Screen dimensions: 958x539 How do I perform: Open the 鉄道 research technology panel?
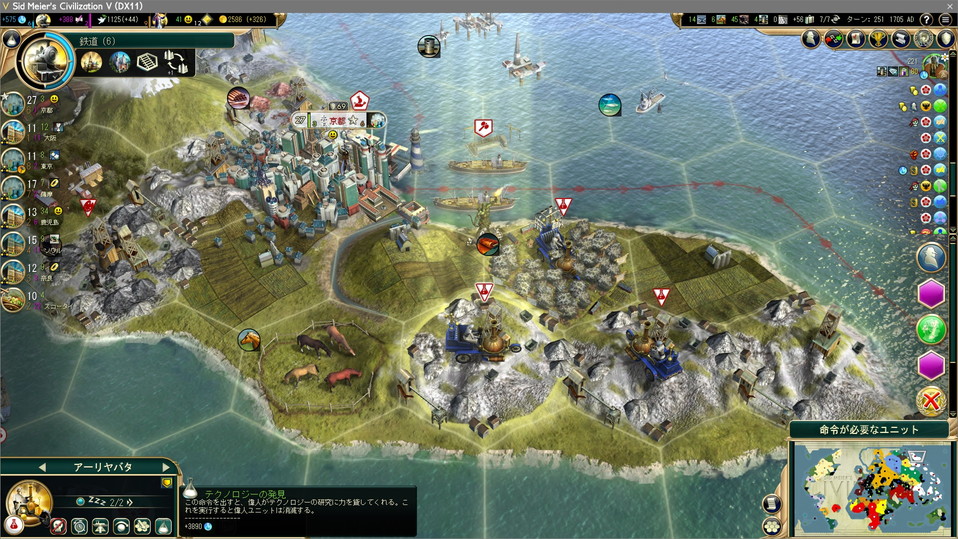tap(150, 40)
